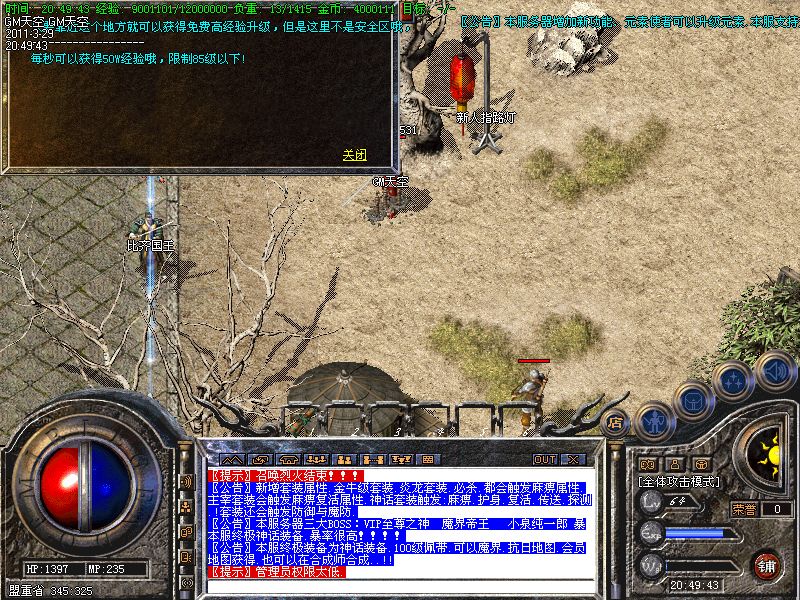Click the sun day-night indicator dial
Image resolution: width=800 pixels, height=600 pixels.
click(x=768, y=457)
